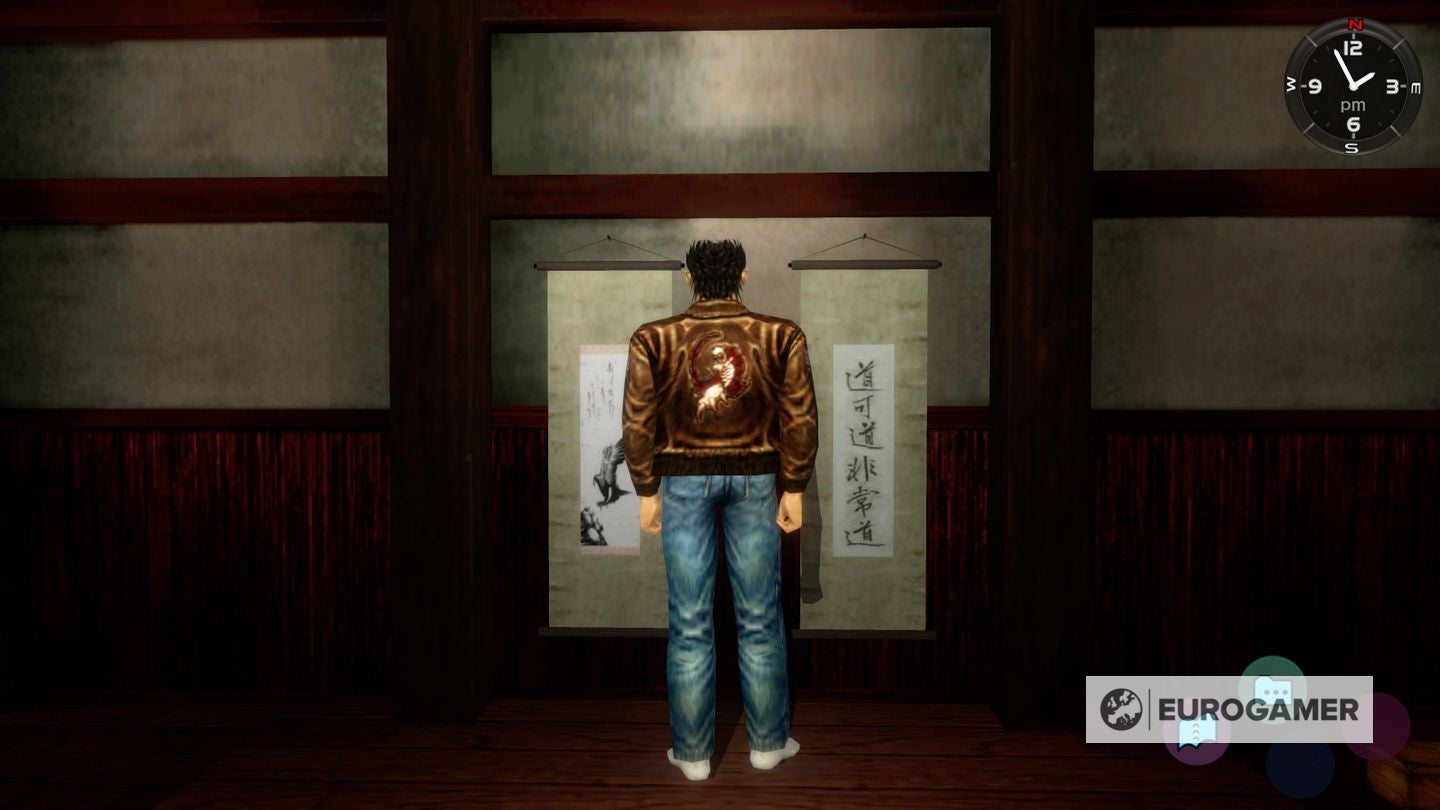Viewport: 1440px width, 810px height.
Task: Open the three-dot menu on the folder icon
Action: click(1274, 692)
